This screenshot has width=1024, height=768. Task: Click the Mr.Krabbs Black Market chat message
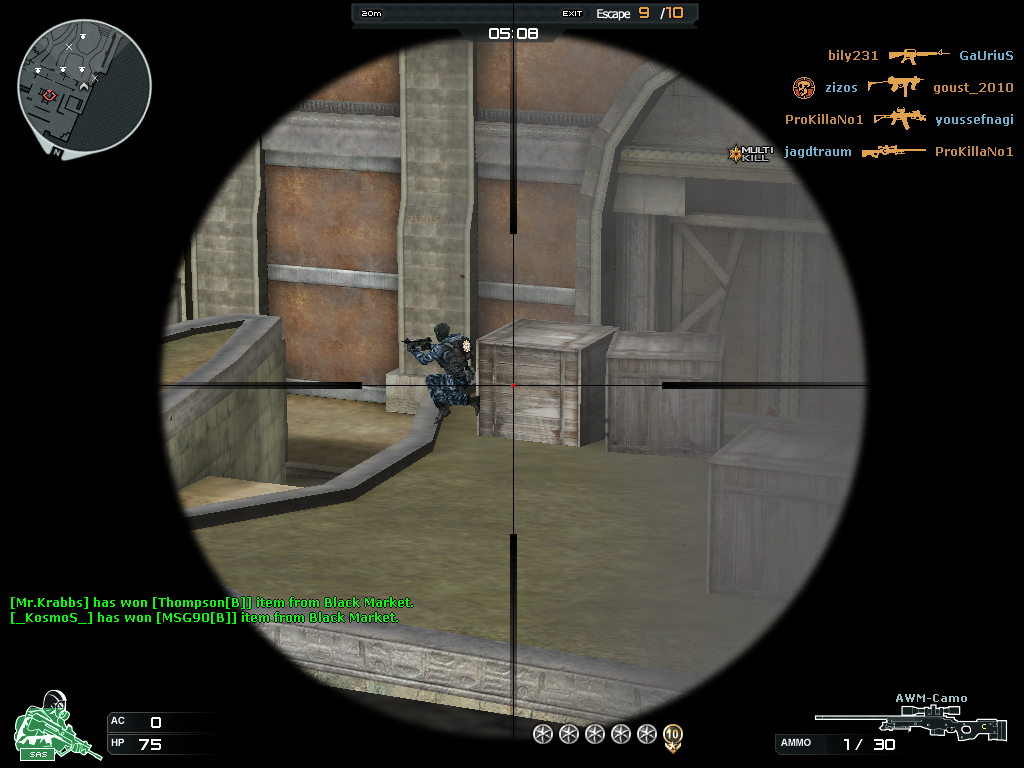(211, 603)
